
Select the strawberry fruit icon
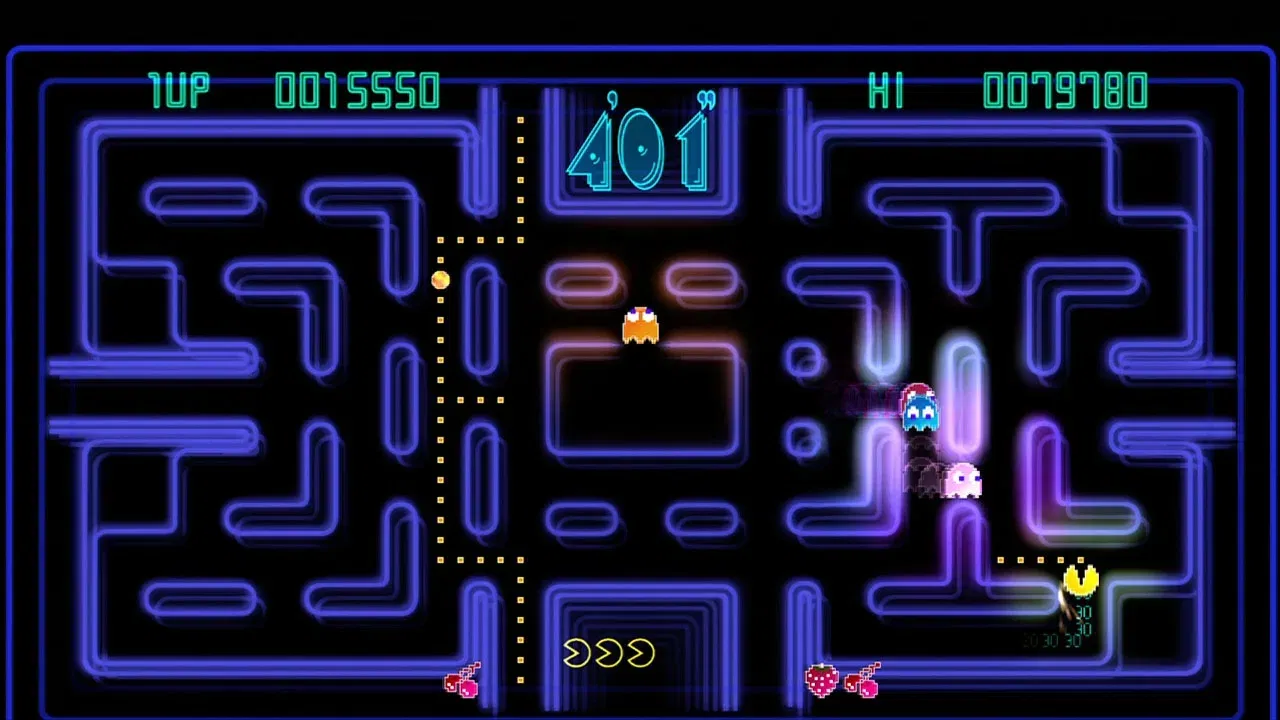(x=818, y=678)
